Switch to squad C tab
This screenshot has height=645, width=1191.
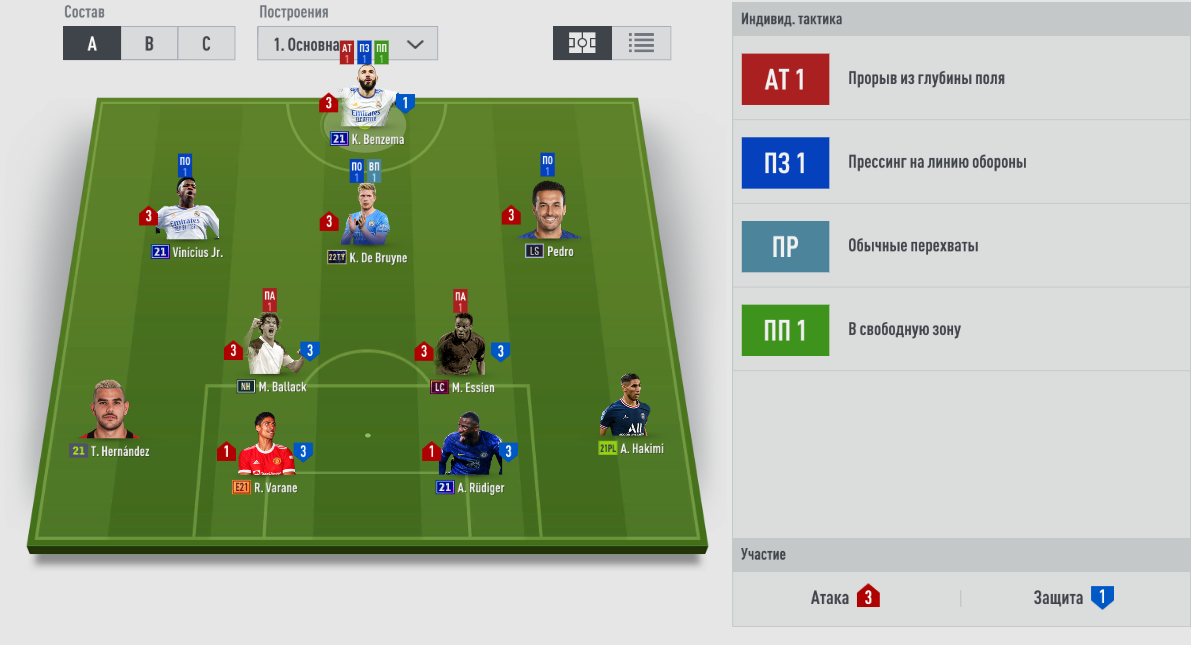[206, 43]
